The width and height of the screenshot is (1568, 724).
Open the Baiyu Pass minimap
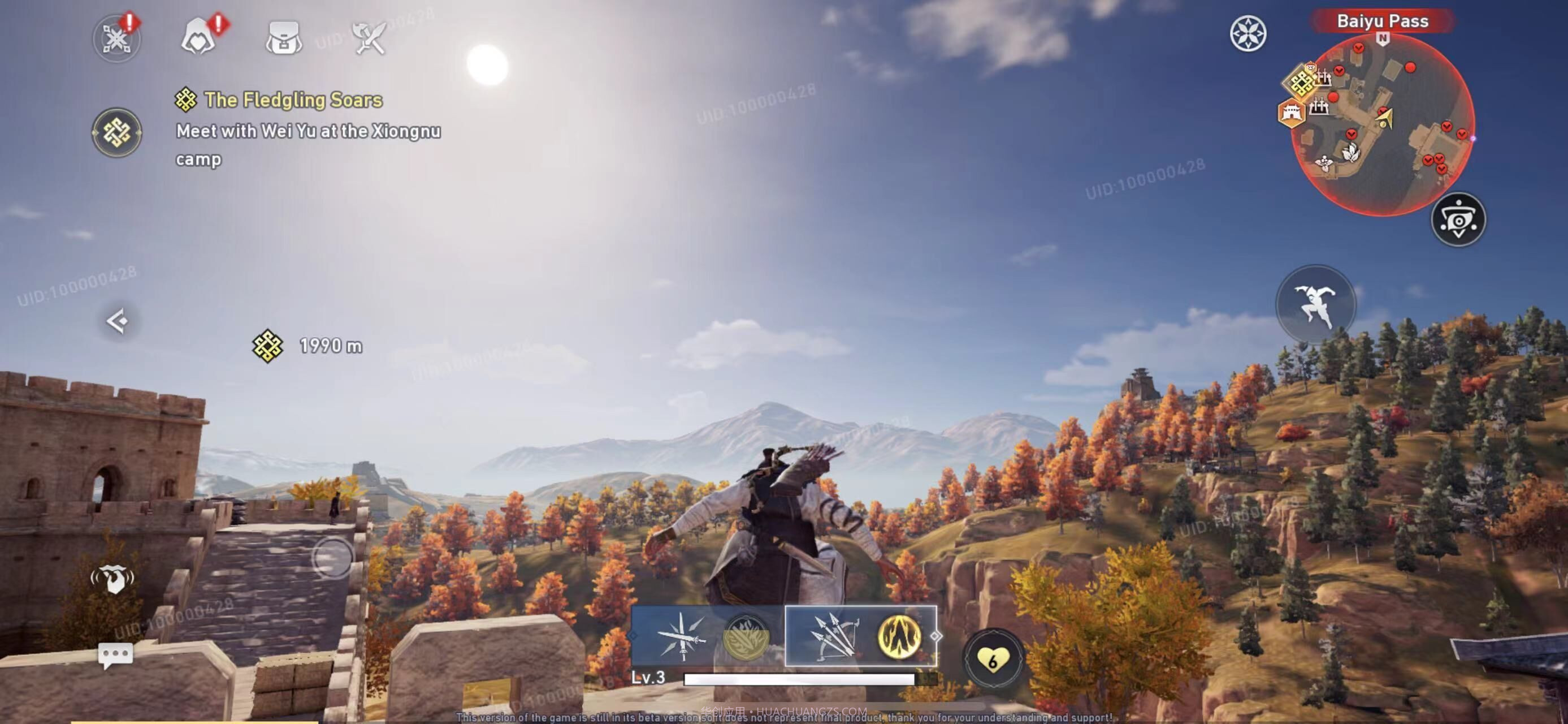[x=1381, y=125]
